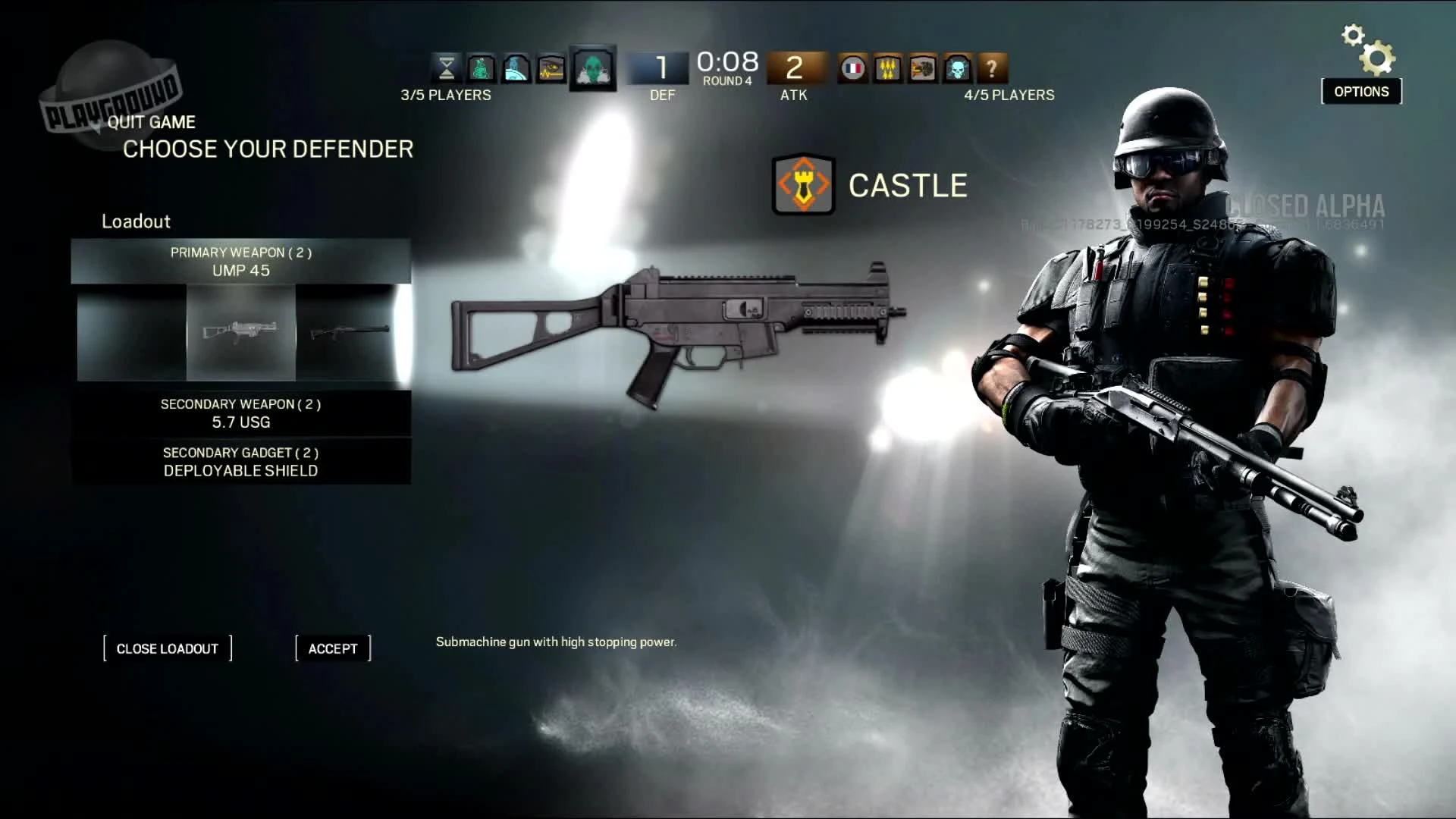Click the French flag attacker operator icon
This screenshot has width=1456, height=819.
[x=854, y=68]
